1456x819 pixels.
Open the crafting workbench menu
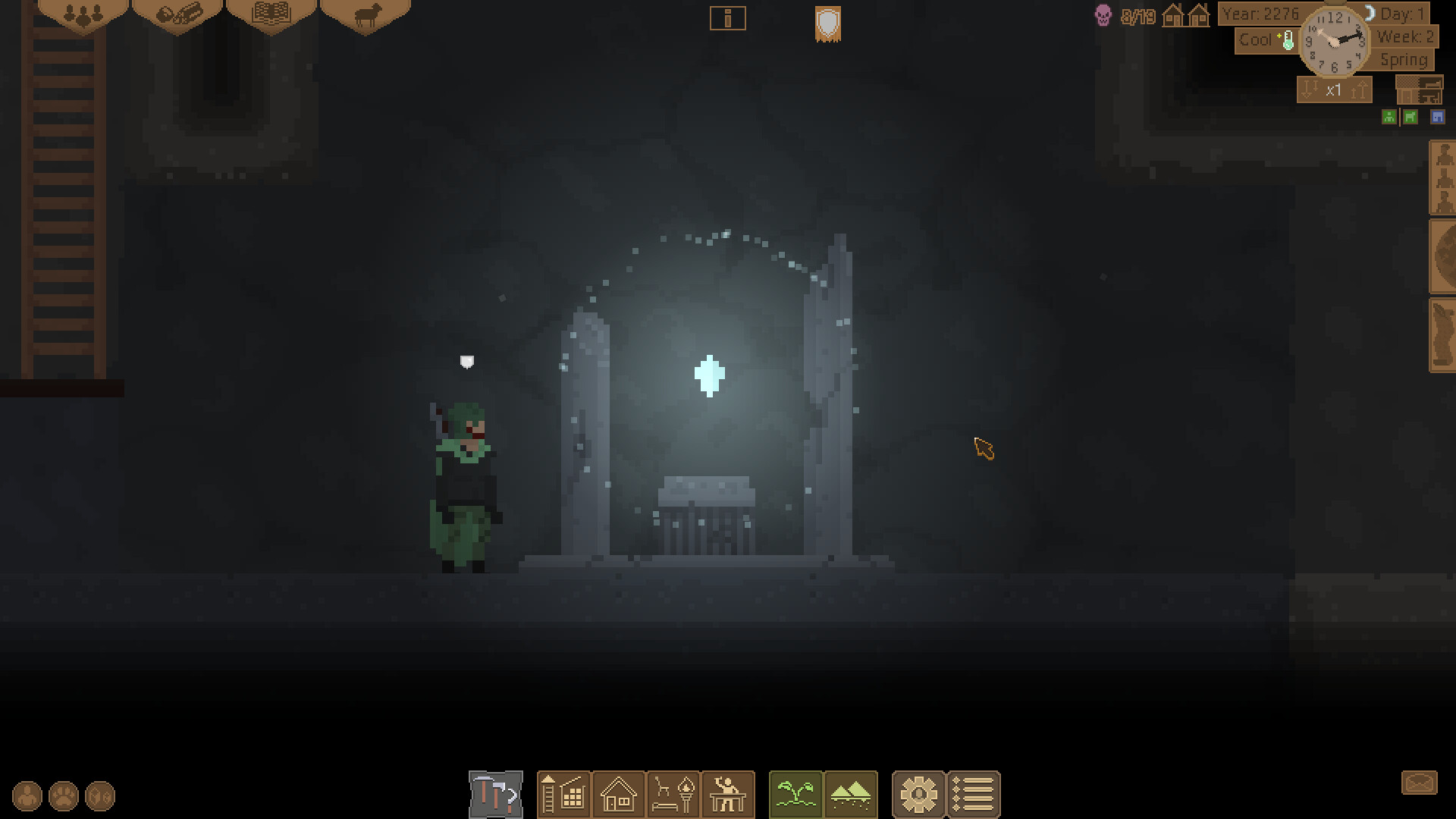(x=726, y=794)
